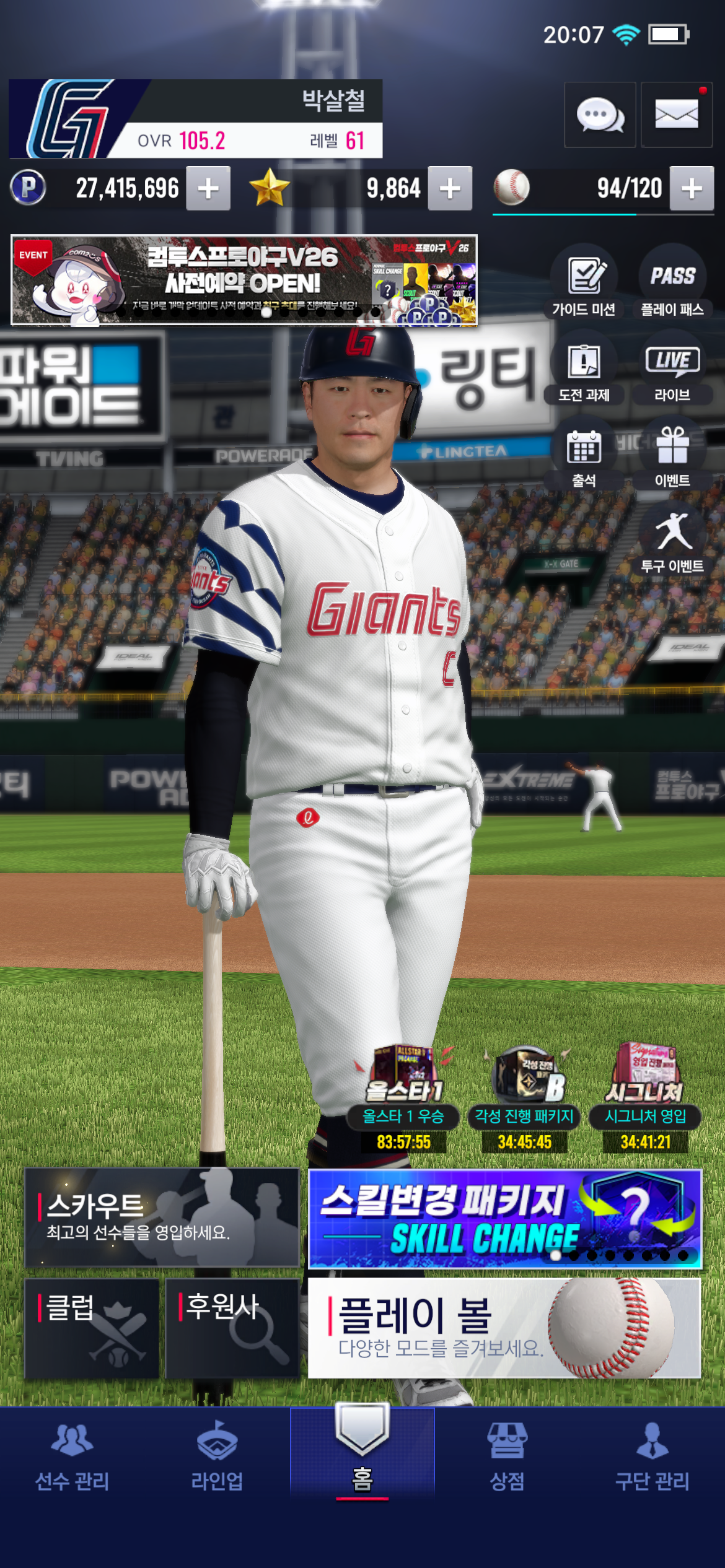Add more P points with plus button
The width and height of the screenshot is (725, 1568).
coord(209,188)
